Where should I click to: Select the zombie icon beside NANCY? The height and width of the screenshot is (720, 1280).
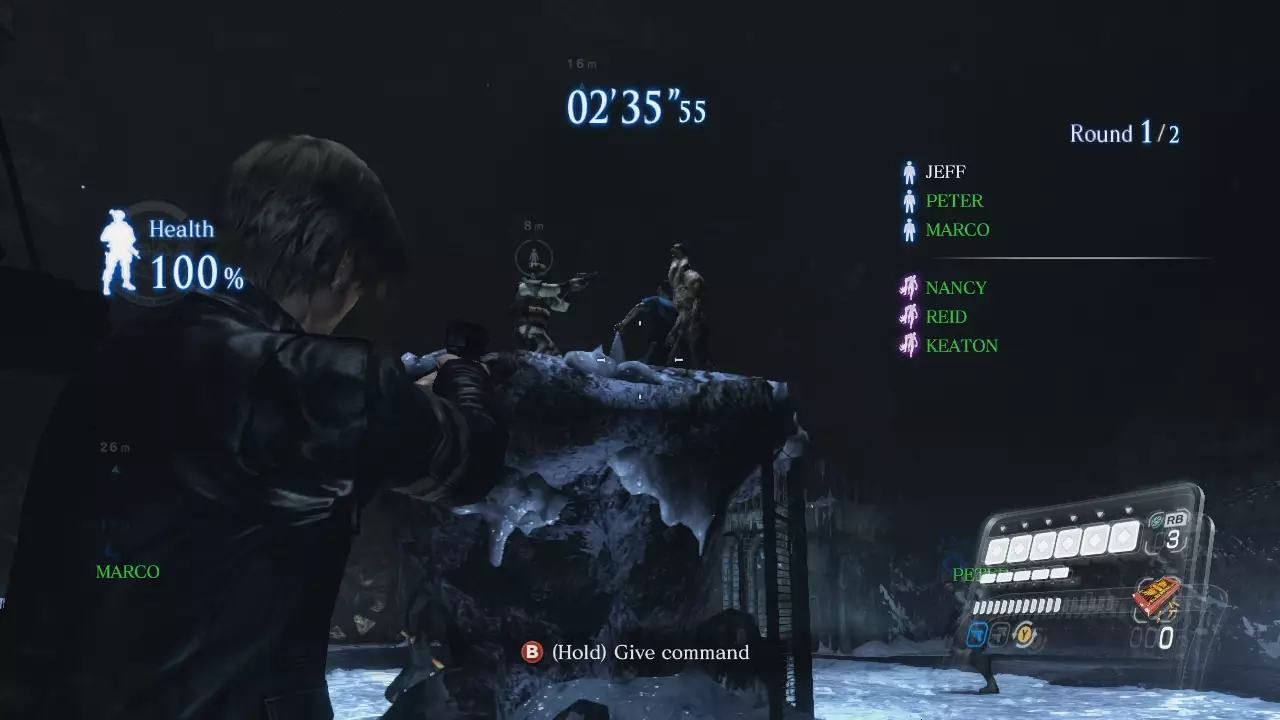[909, 287]
